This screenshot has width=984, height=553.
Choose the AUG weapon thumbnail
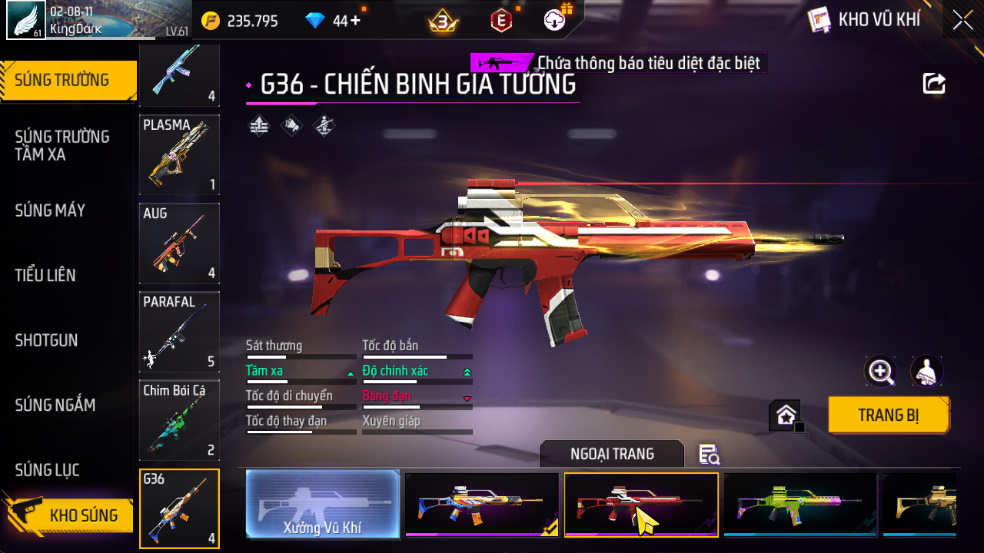tap(179, 243)
